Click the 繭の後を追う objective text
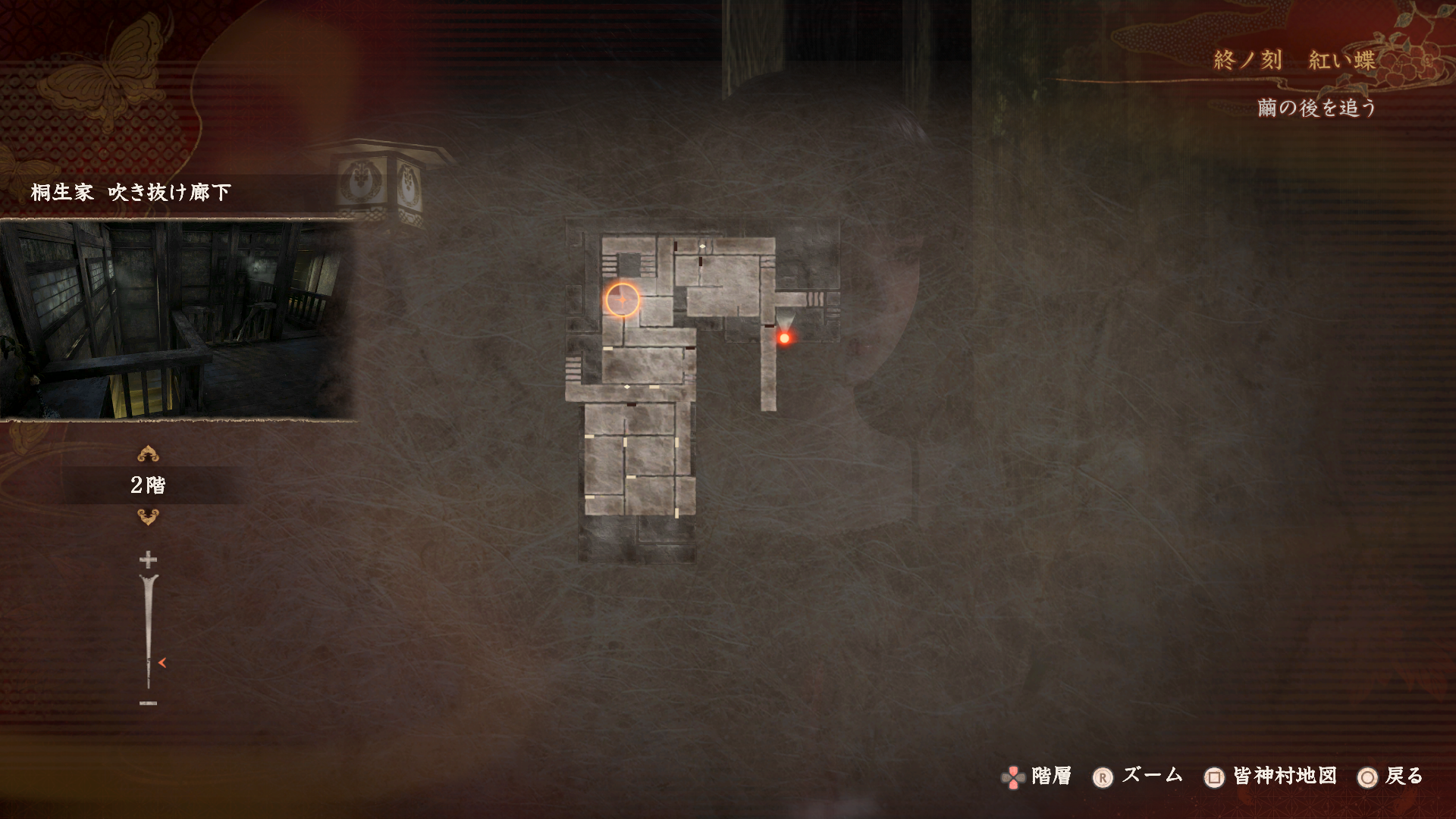Viewport: 1456px width, 819px height. 1316,108
